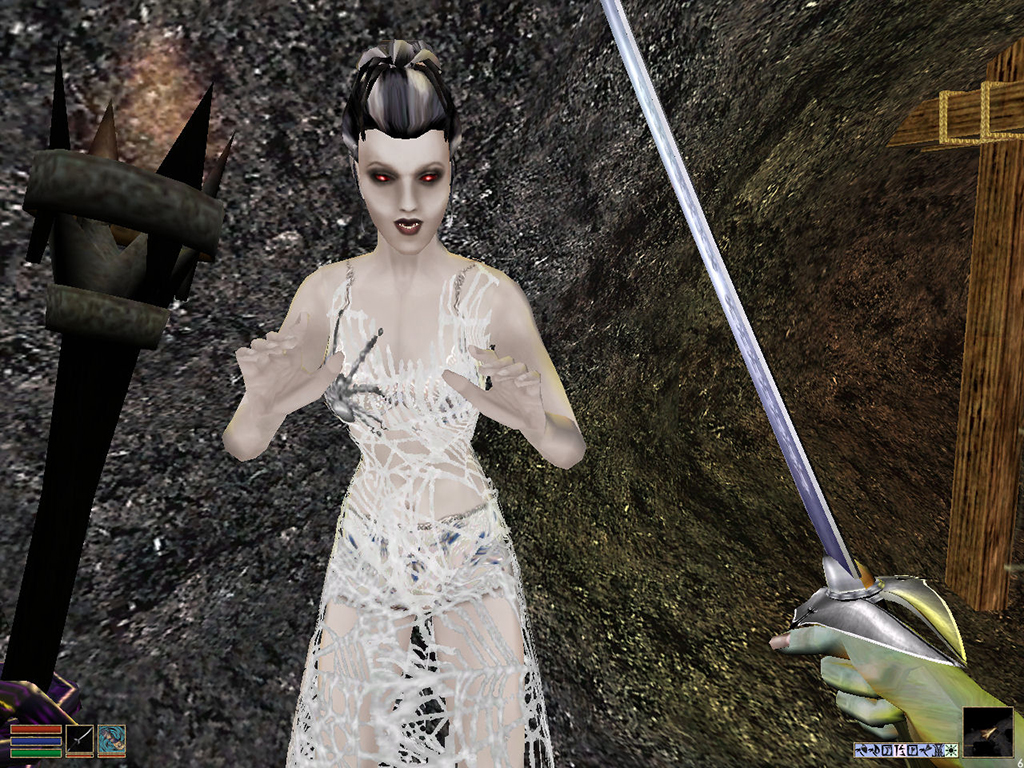Viewport: 1024px width, 768px height.
Task: Open the blue swirl magic spell icon
Action: 111,740
